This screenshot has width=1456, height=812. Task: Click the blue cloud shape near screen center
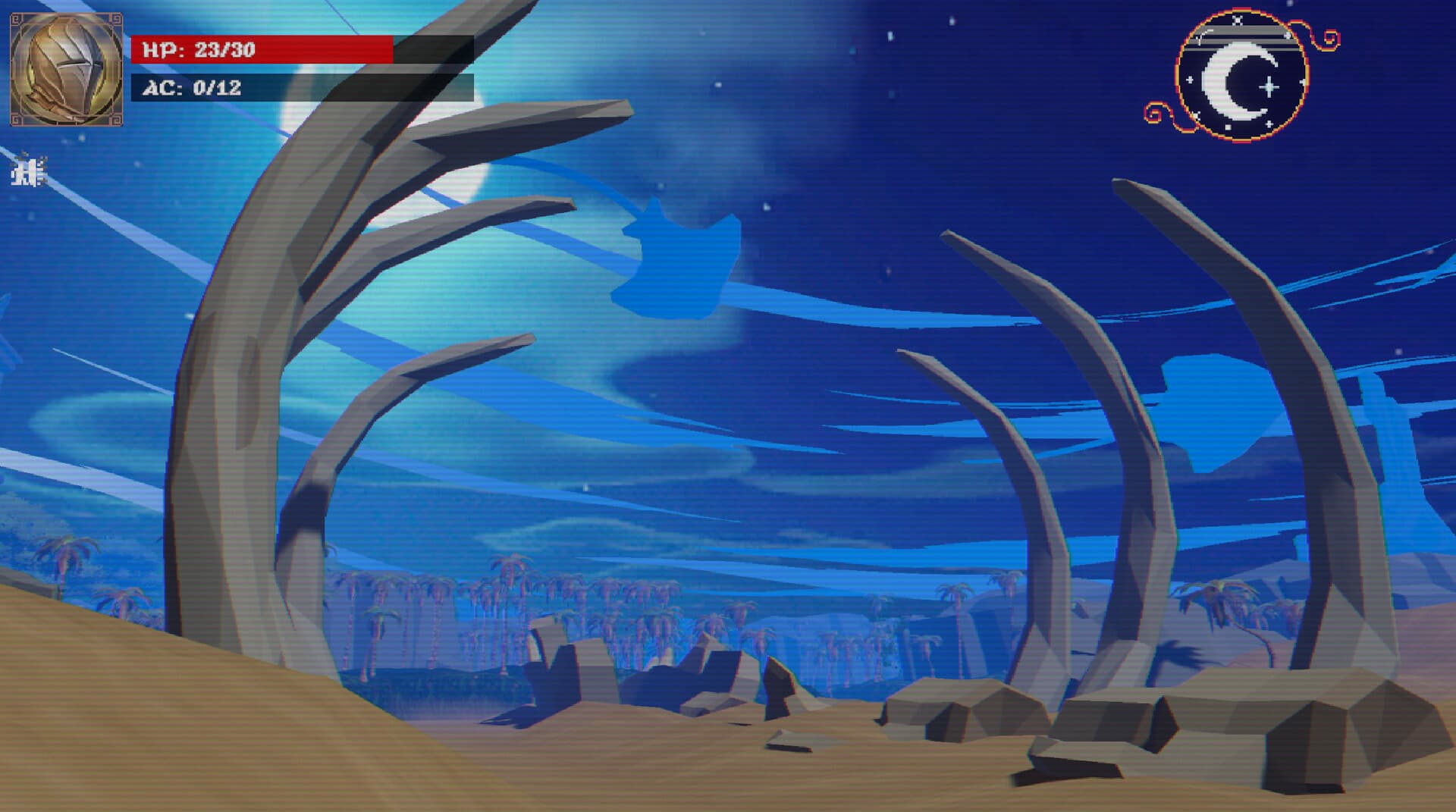(682, 258)
